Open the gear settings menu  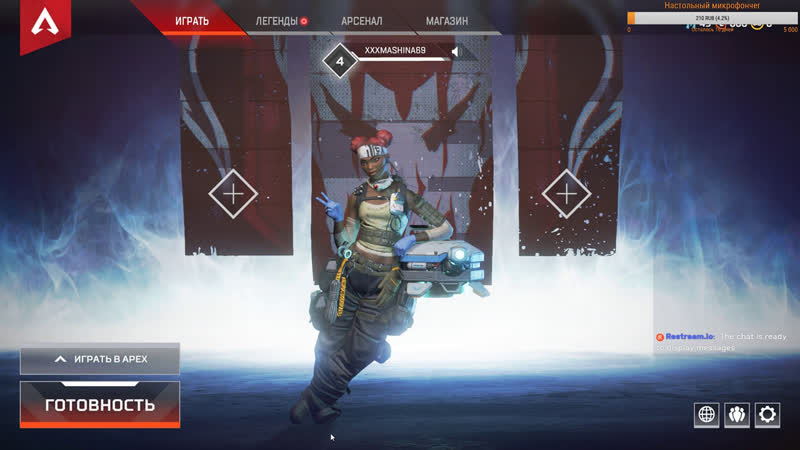click(767, 414)
